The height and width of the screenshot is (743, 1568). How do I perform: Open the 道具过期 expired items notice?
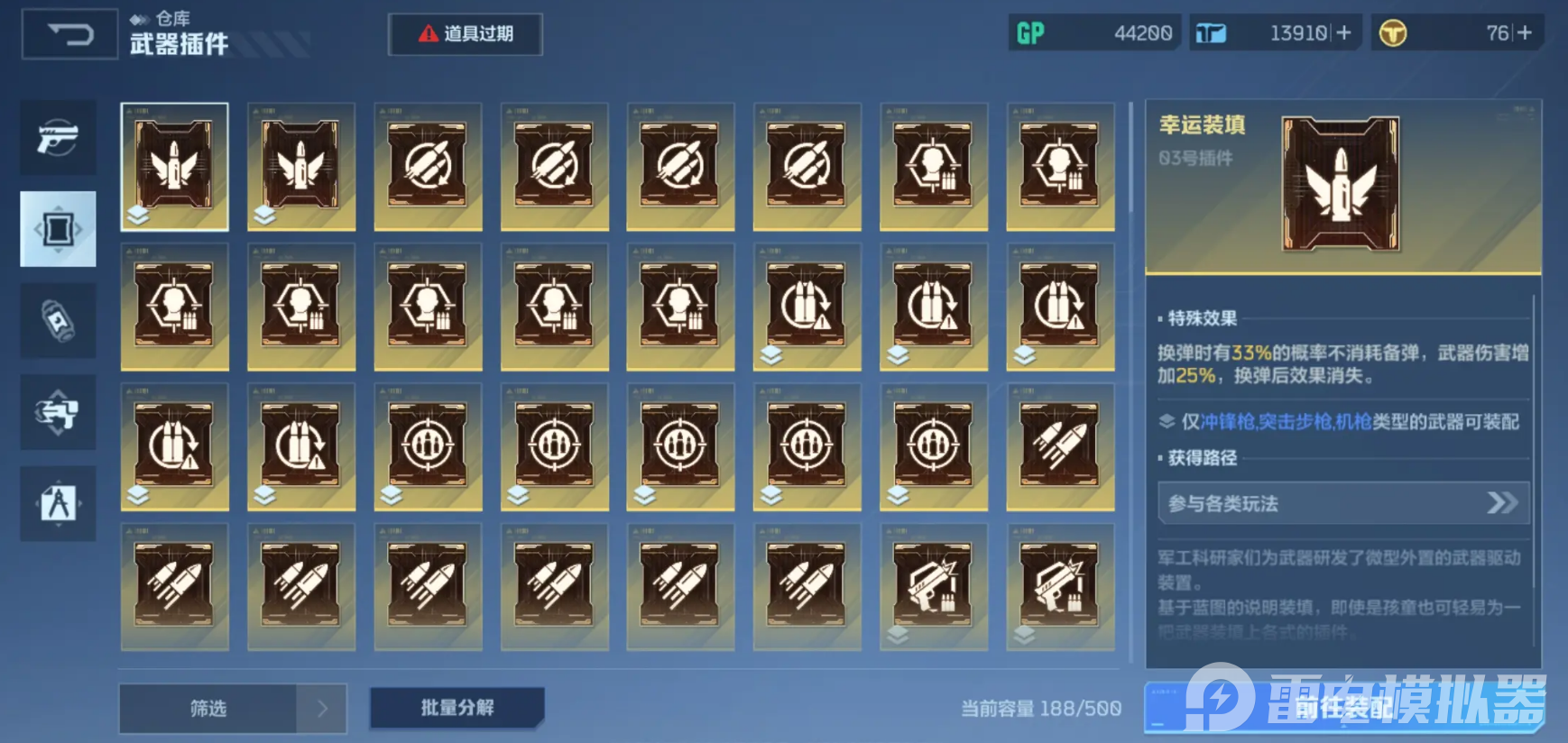pyautogui.click(x=465, y=34)
